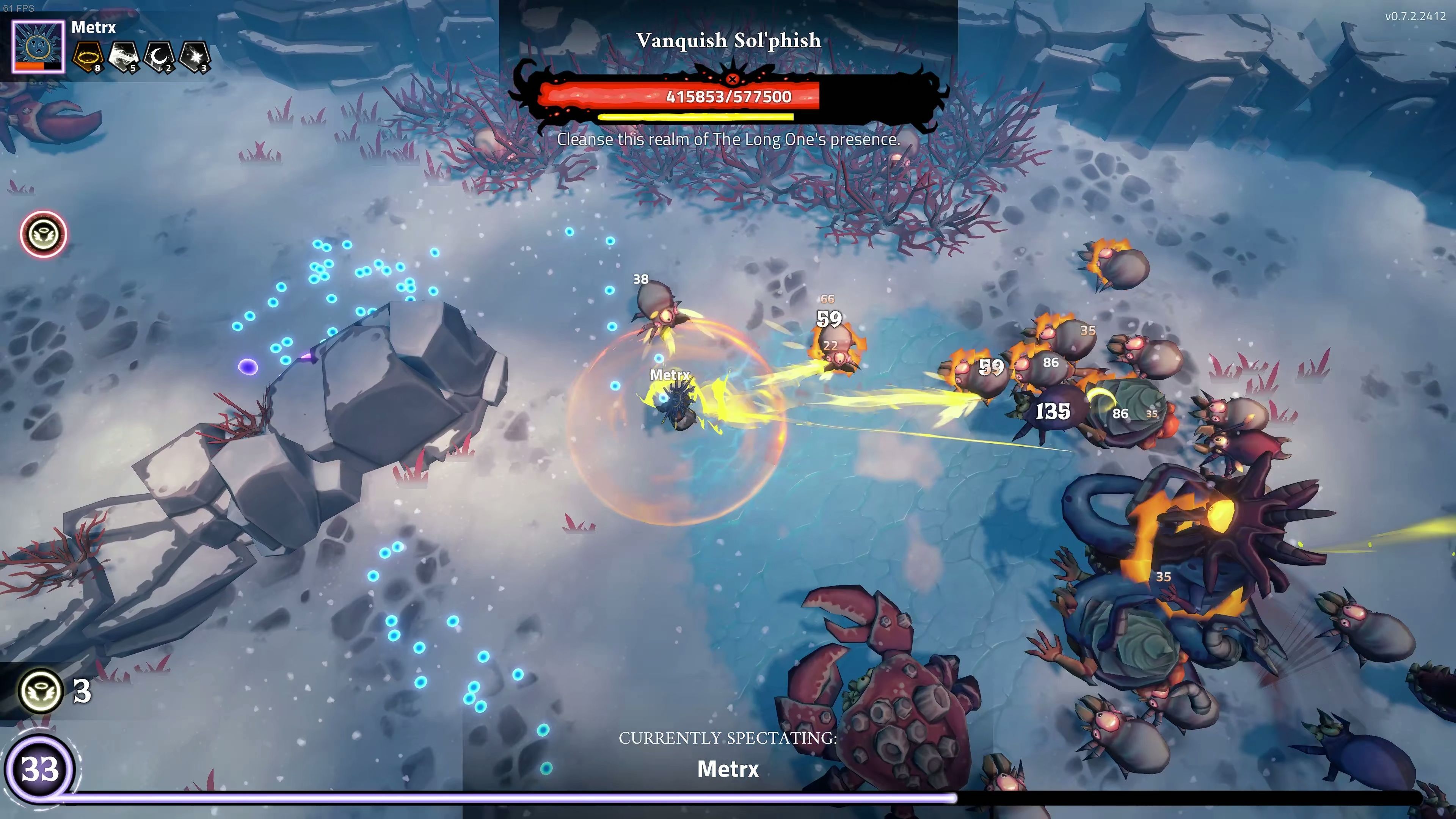Image resolution: width=1456 pixels, height=819 pixels.
Task: Click the spectated player name Metrx
Action: click(x=728, y=769)
